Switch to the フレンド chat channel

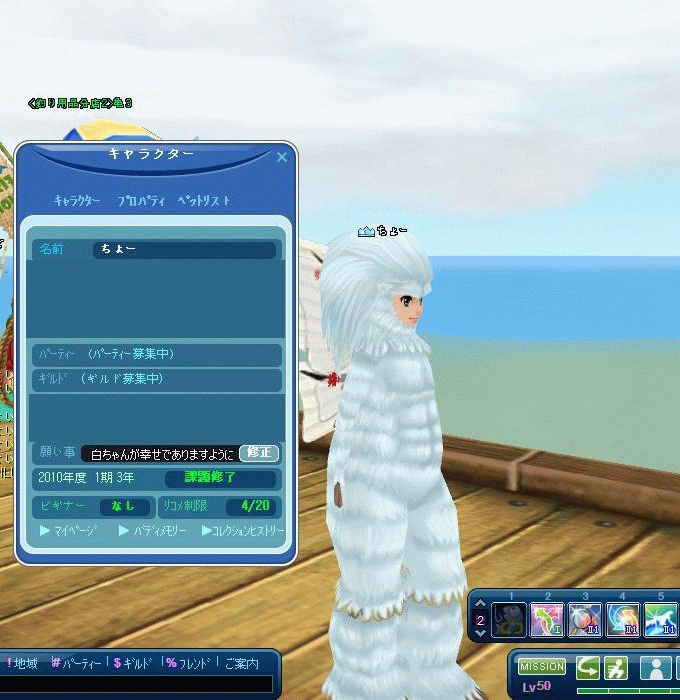[x=189, y=663]
